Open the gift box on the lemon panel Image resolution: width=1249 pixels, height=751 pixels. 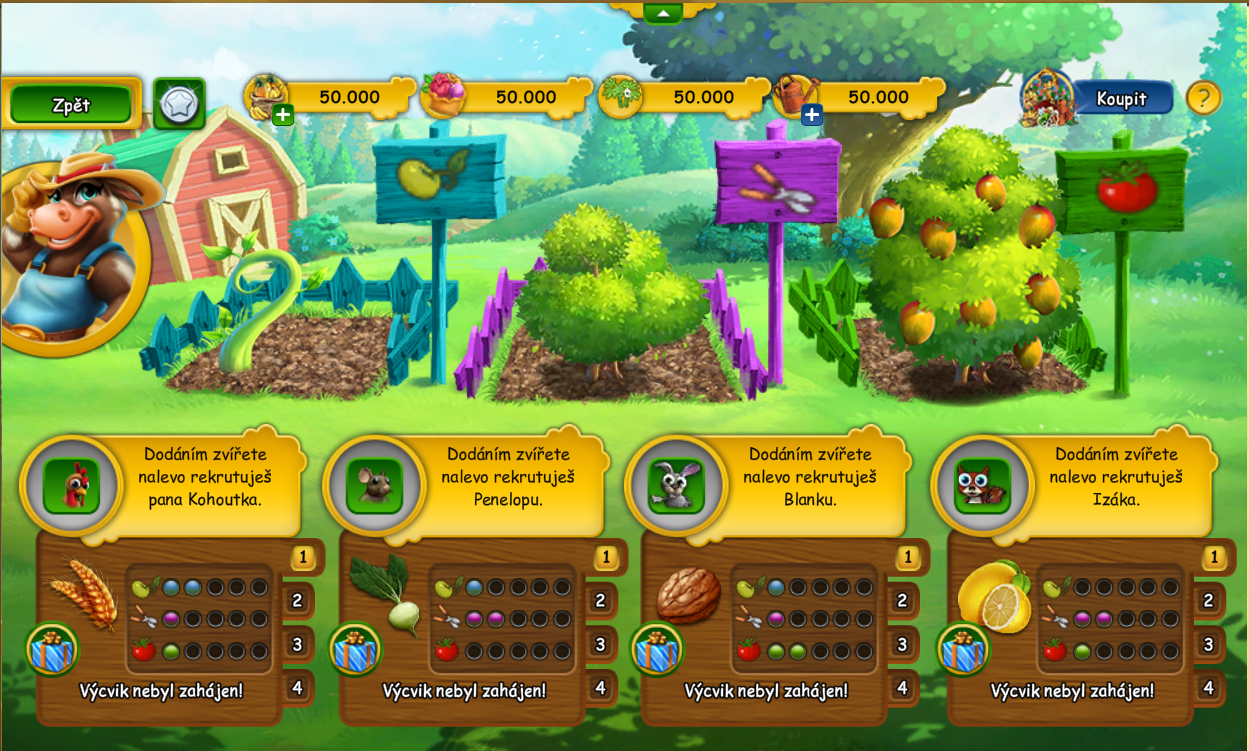click(963, 650)
